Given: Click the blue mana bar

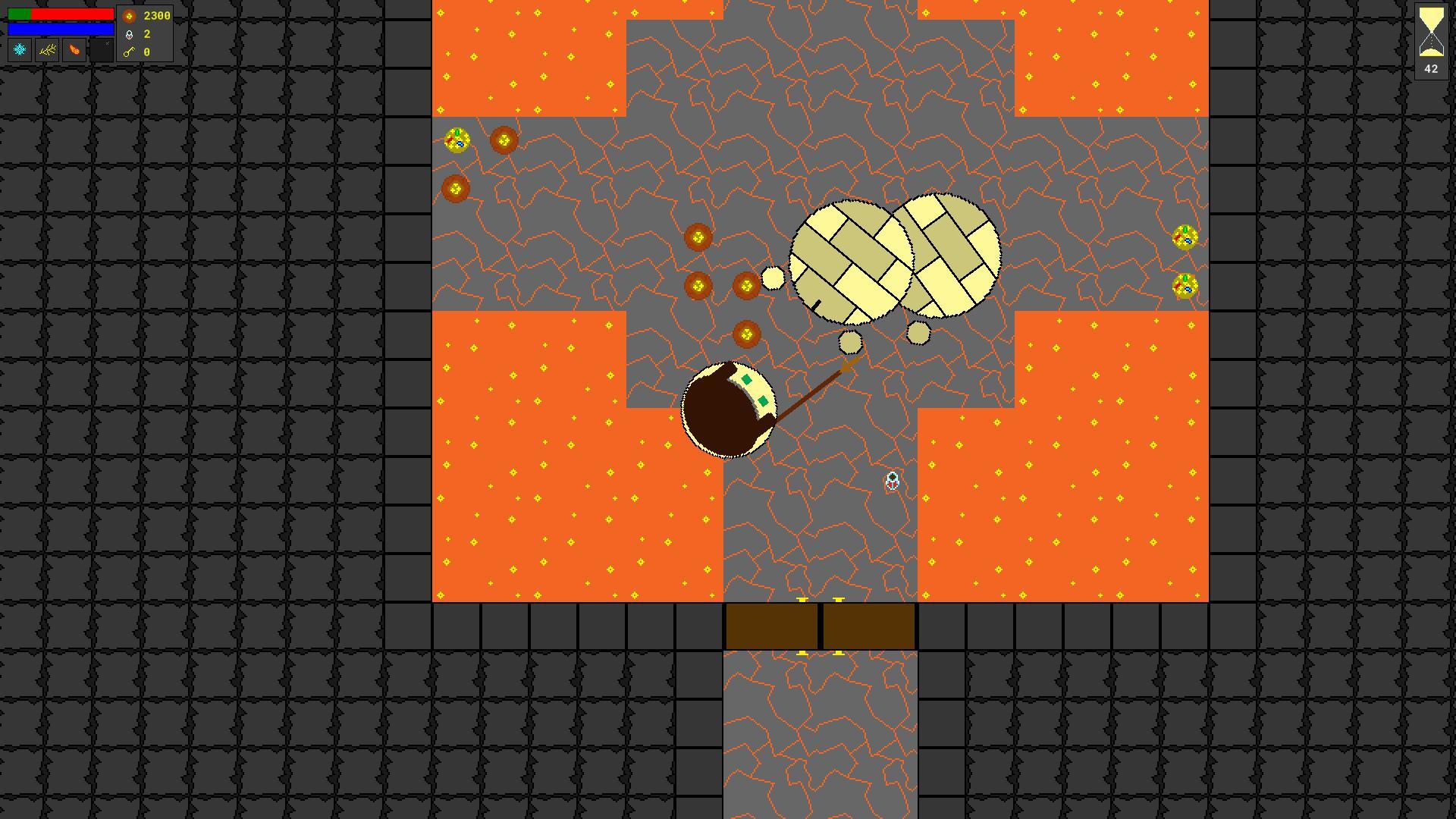Looking at the screenshot, I should pyautogui.click(x=59, y=29).
